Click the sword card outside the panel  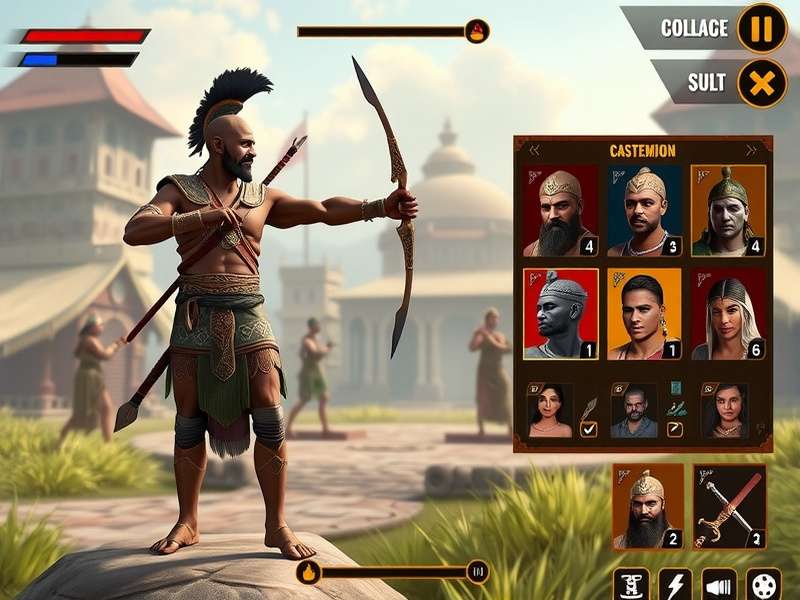coord(728,506)
